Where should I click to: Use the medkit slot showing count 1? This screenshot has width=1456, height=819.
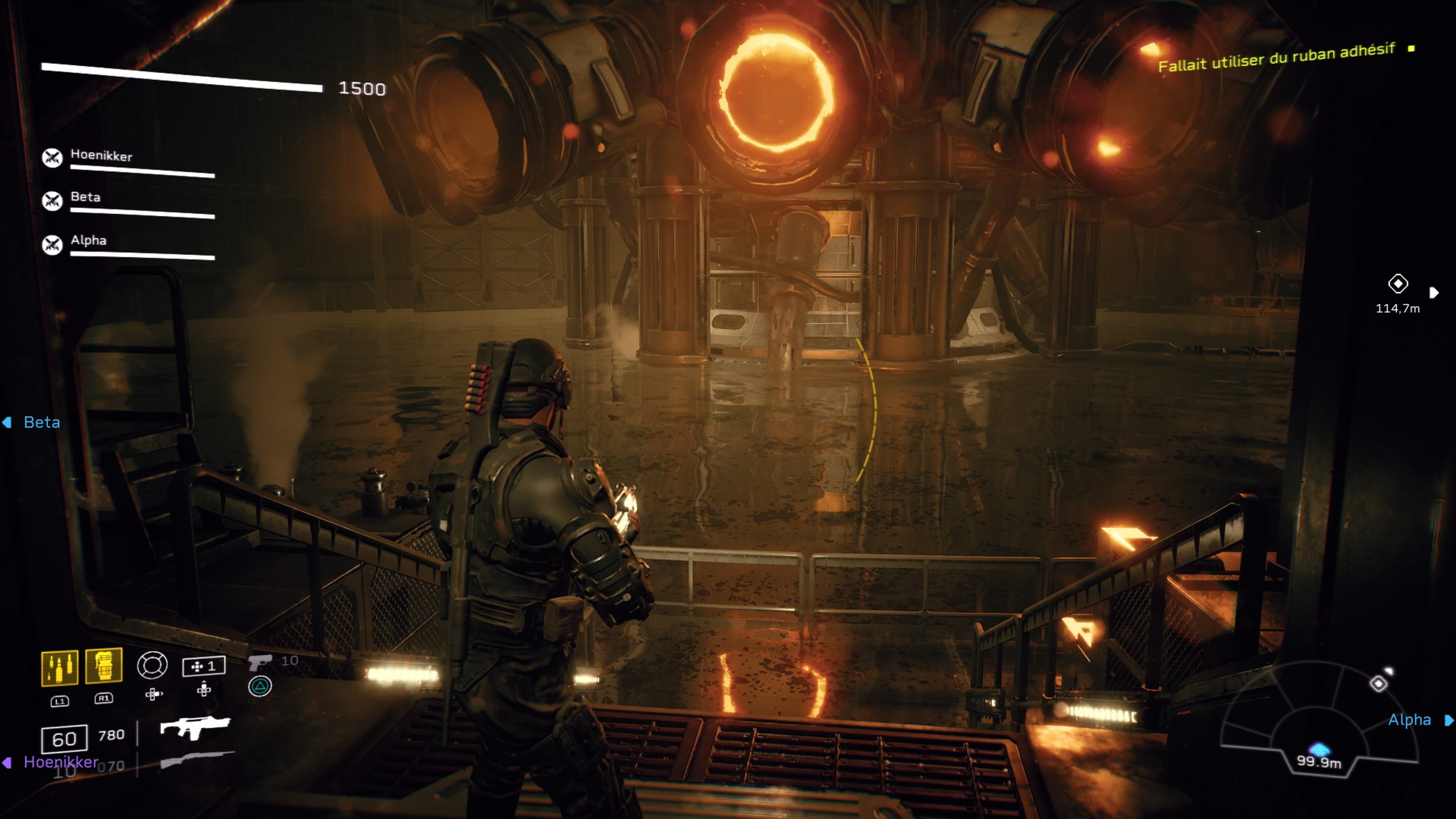point(204,666)
